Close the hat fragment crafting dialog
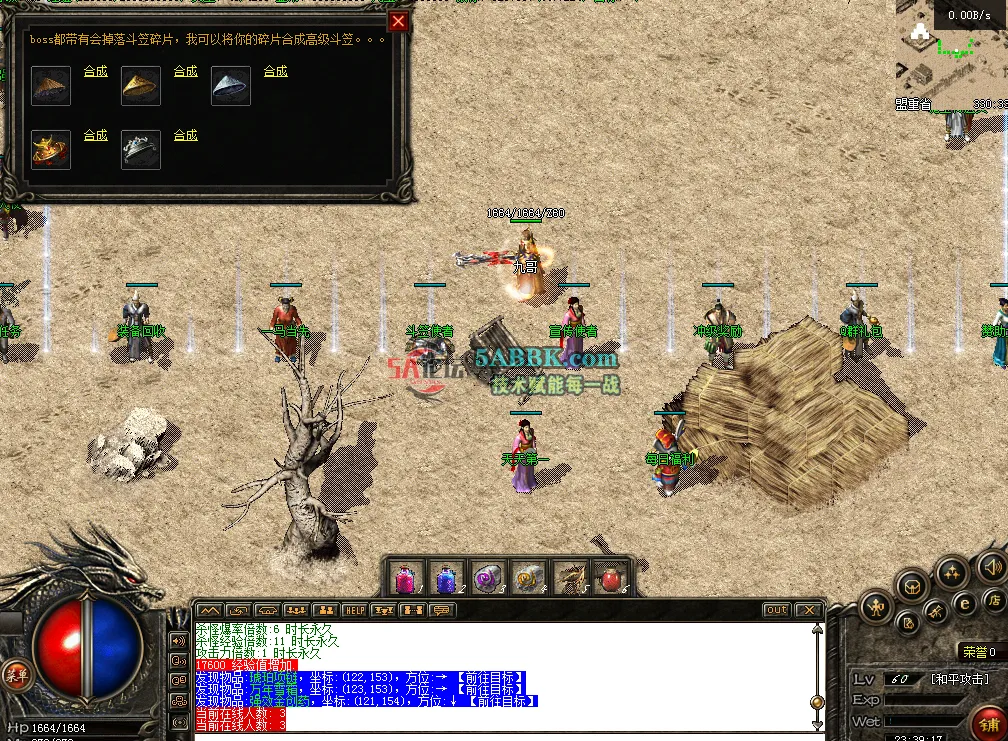This screenshot has height=741, width=1008. click(x=398, y=21)
